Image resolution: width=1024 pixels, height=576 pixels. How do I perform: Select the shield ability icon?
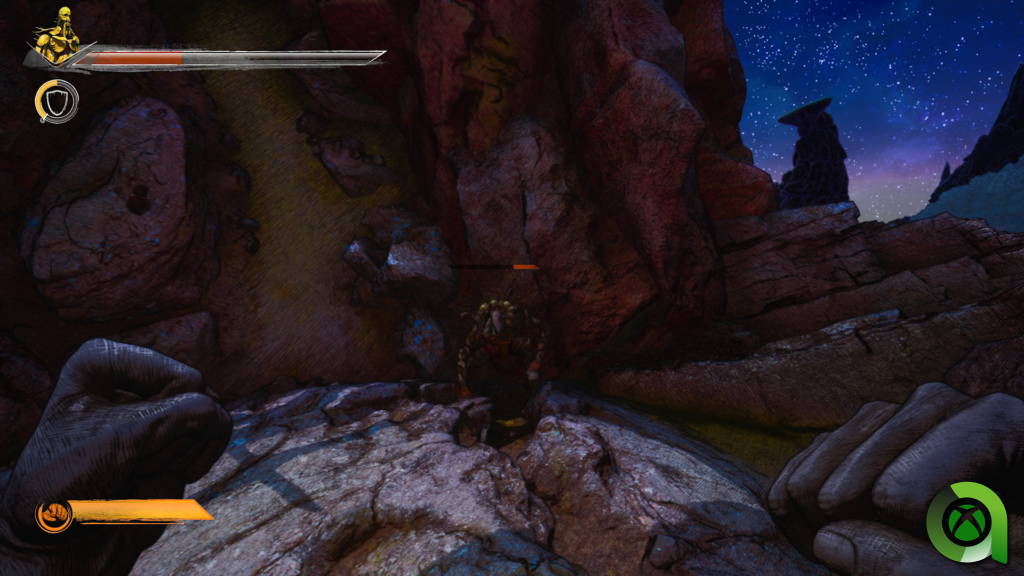coord(56,101)
